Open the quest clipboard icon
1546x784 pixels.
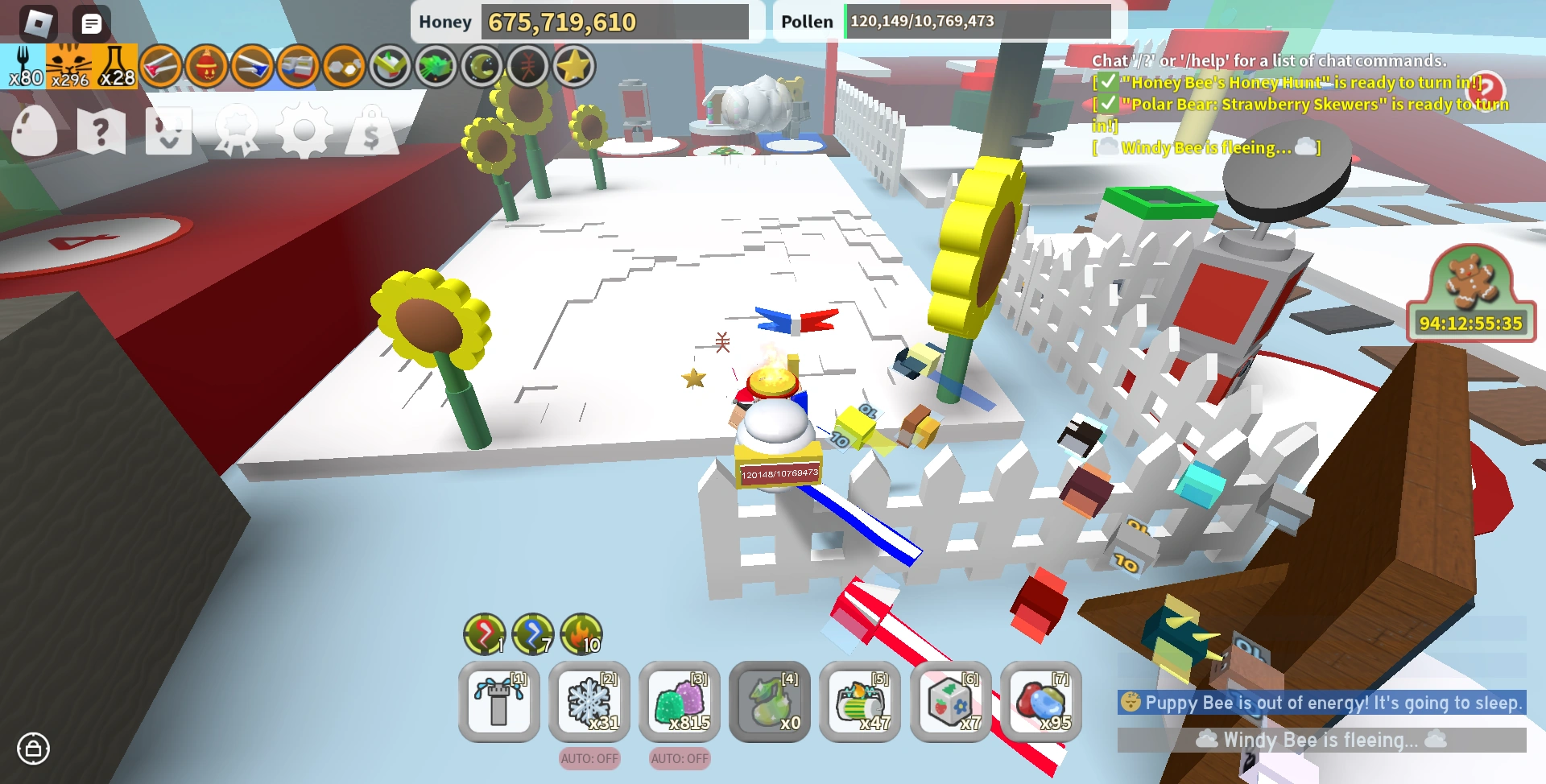coord(167,131)
